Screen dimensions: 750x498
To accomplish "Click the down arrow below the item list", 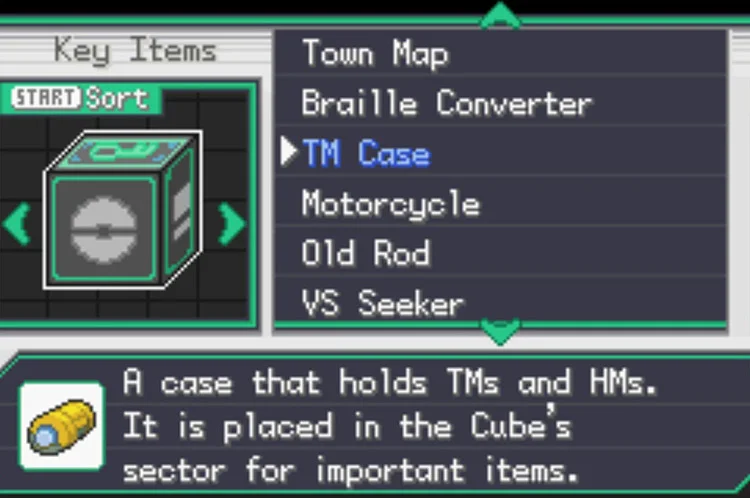I will 500,330.
